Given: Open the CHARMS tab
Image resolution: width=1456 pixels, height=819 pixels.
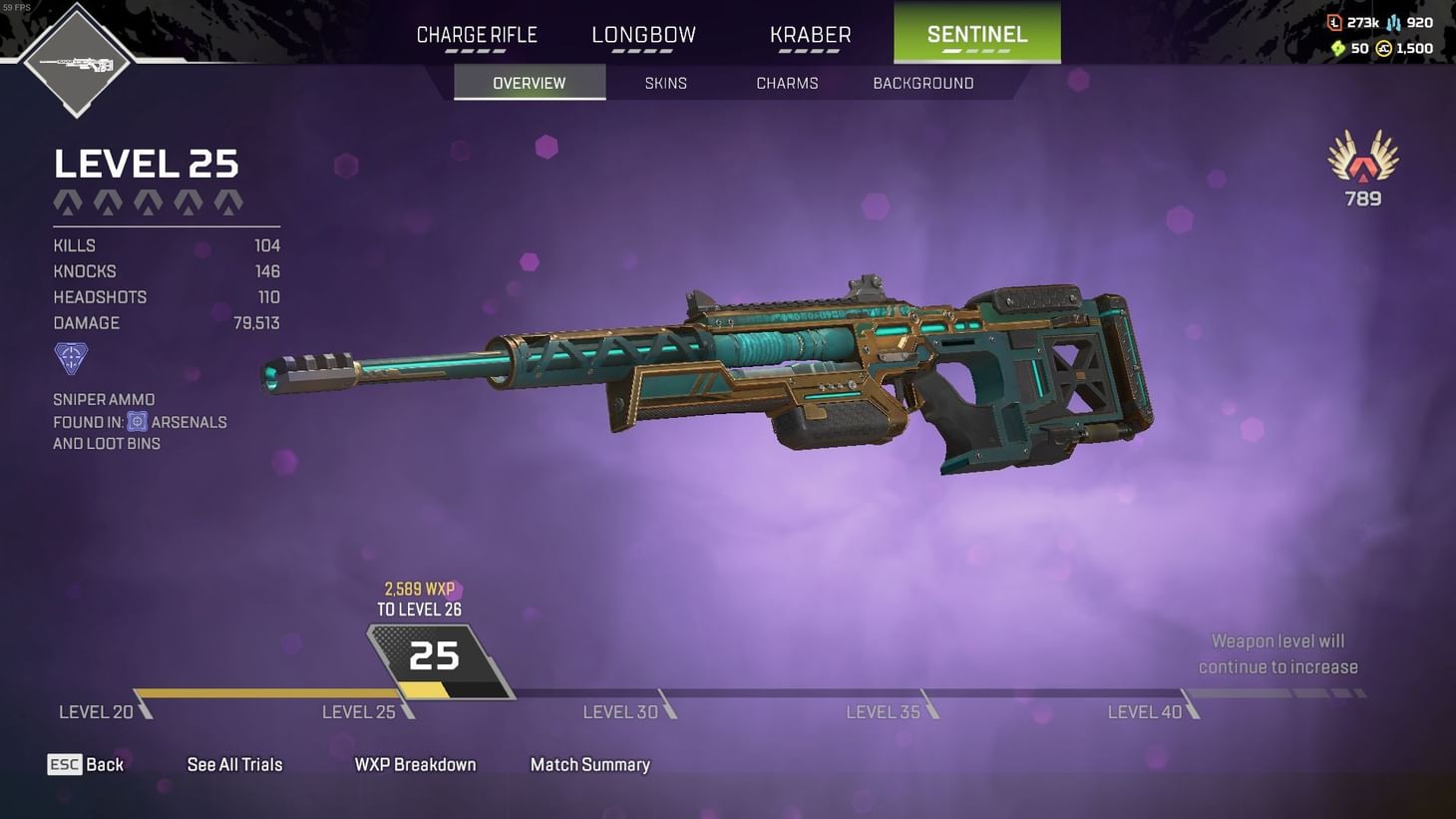Looking at the screenshot, I should pos(787,83).
